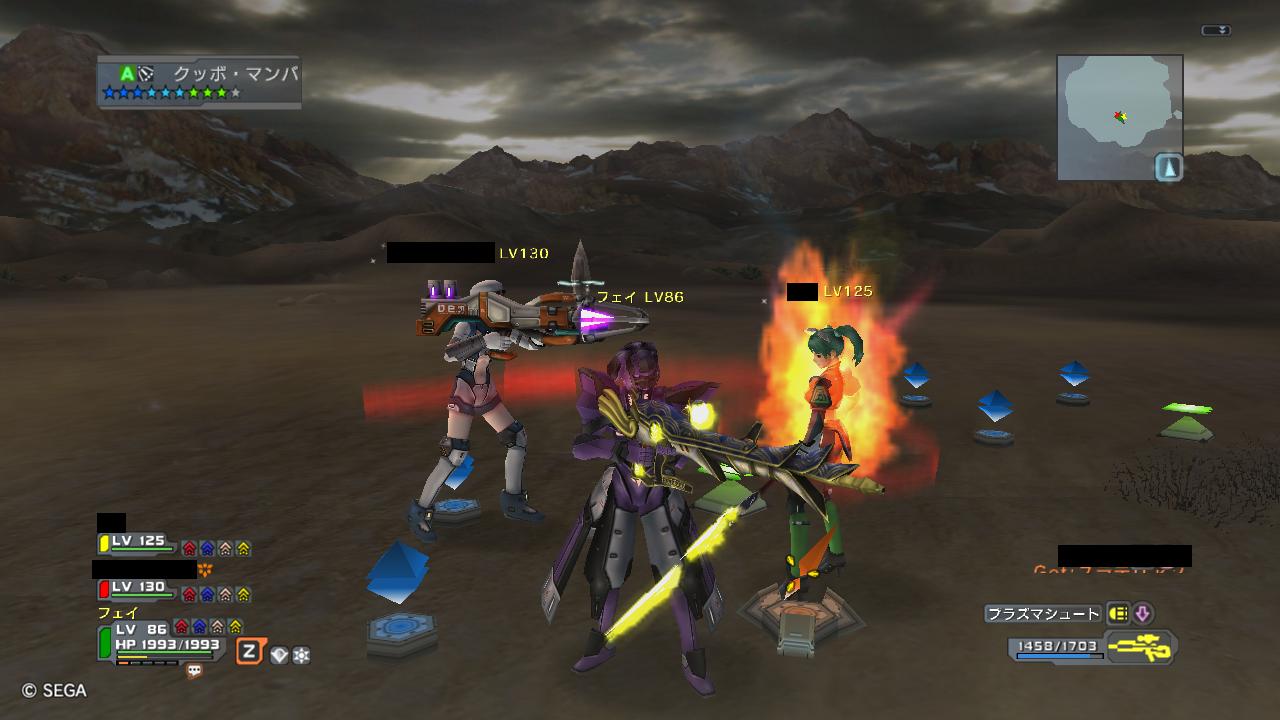Click the minimap's compass arrow button
The height and width of the screenshot is (720, 1280).
click(1169, 167)
